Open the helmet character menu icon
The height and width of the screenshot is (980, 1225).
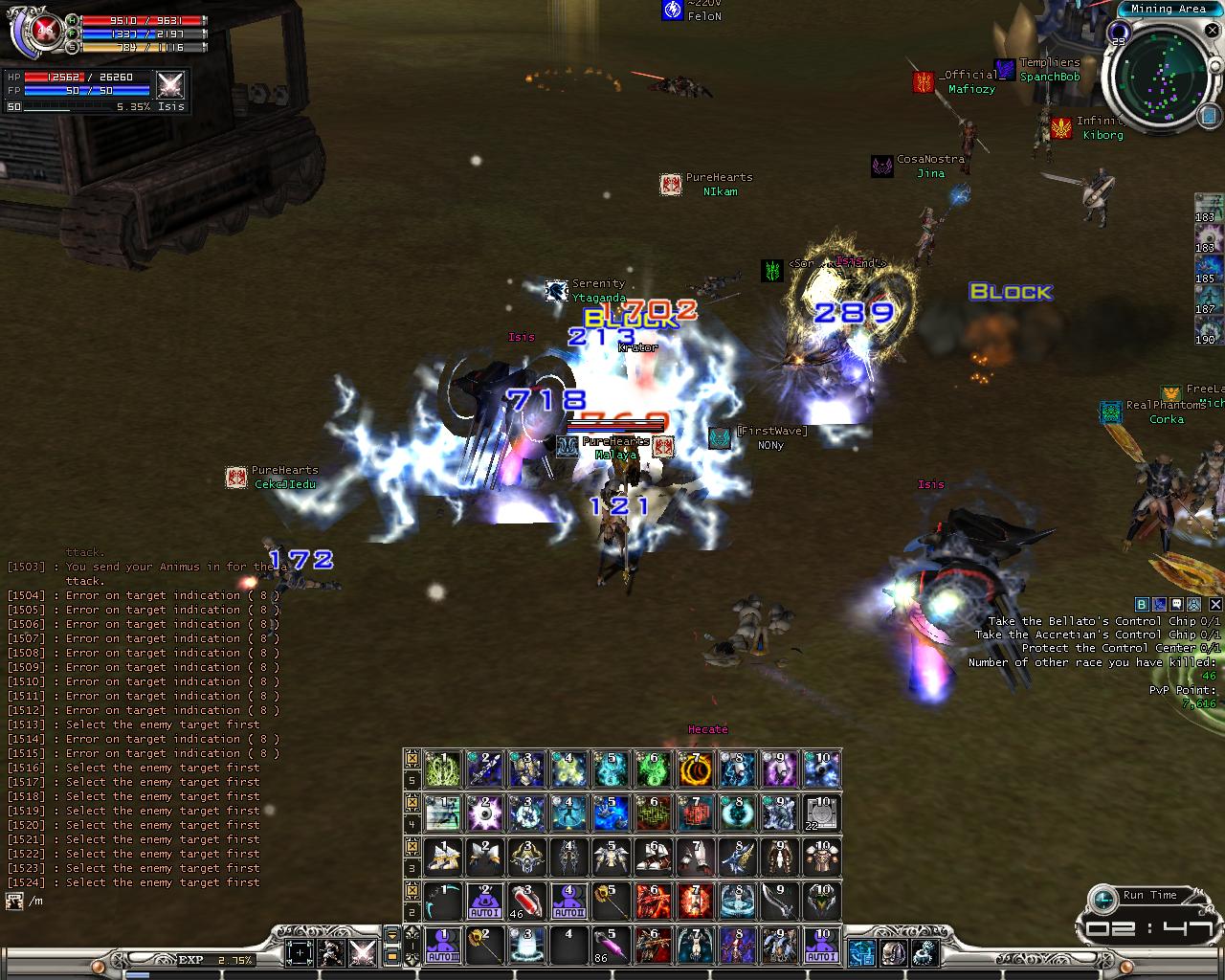[894, 952]
